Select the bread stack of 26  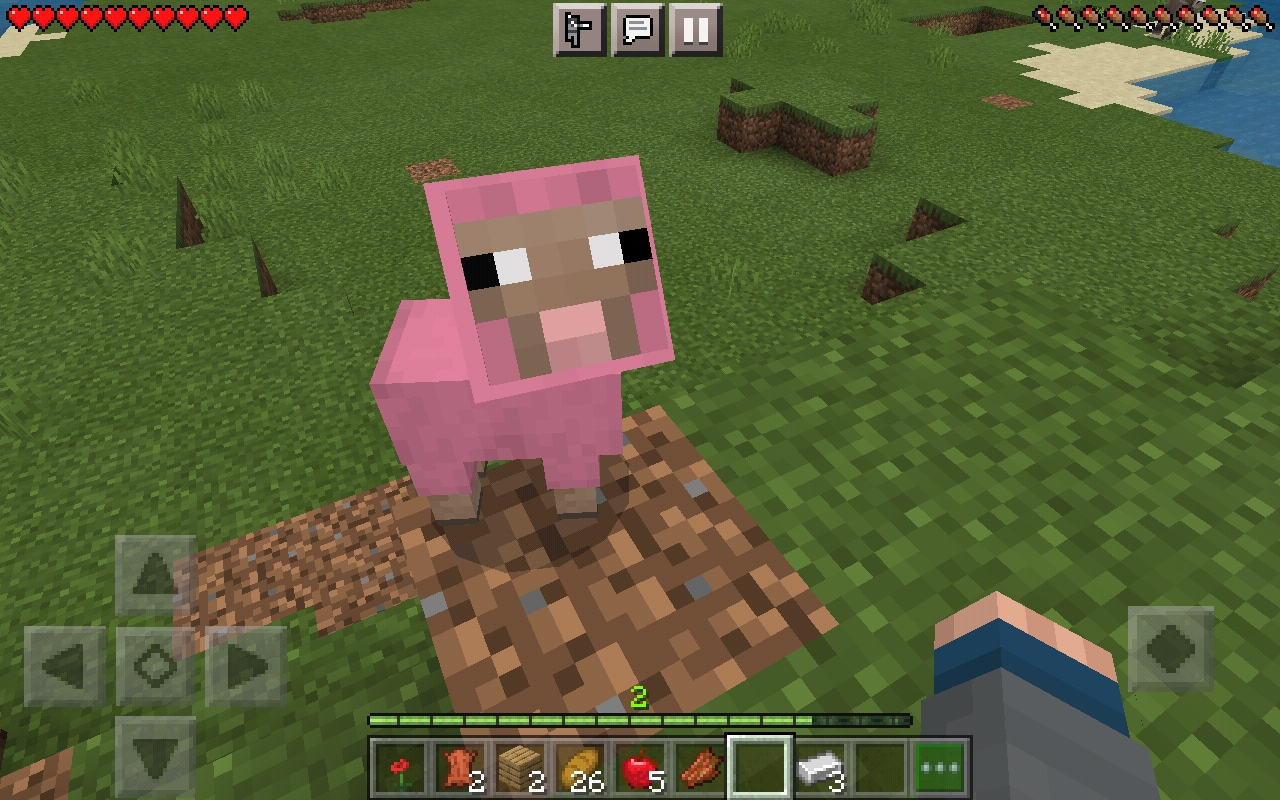point(579,766)
